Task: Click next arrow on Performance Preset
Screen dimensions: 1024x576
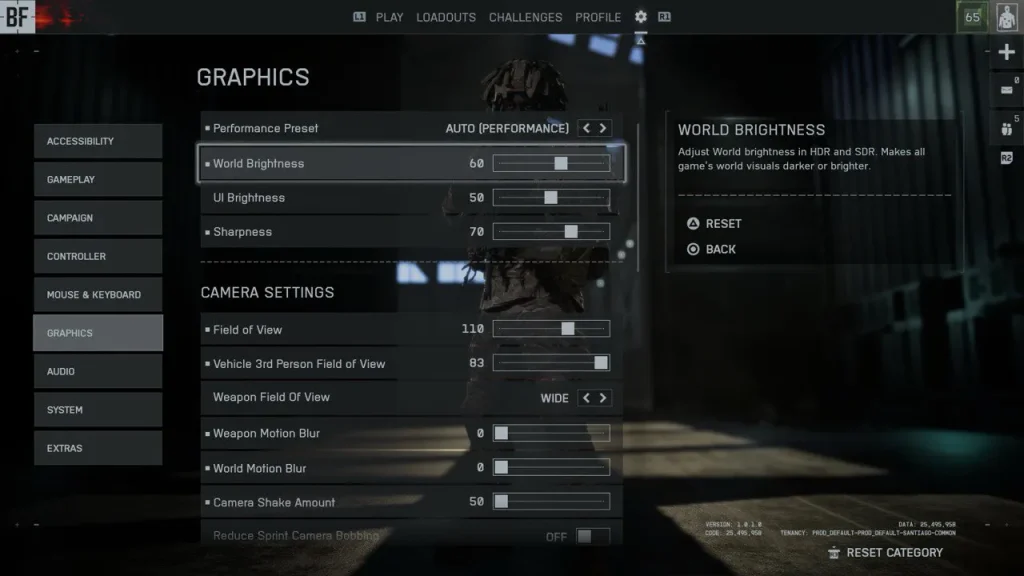Action: (x=603, y=128)
